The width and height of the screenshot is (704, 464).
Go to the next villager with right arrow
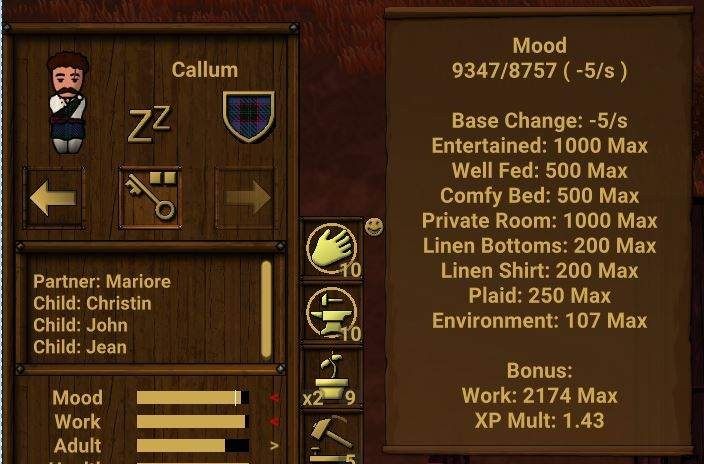click(x=247, y=198)
